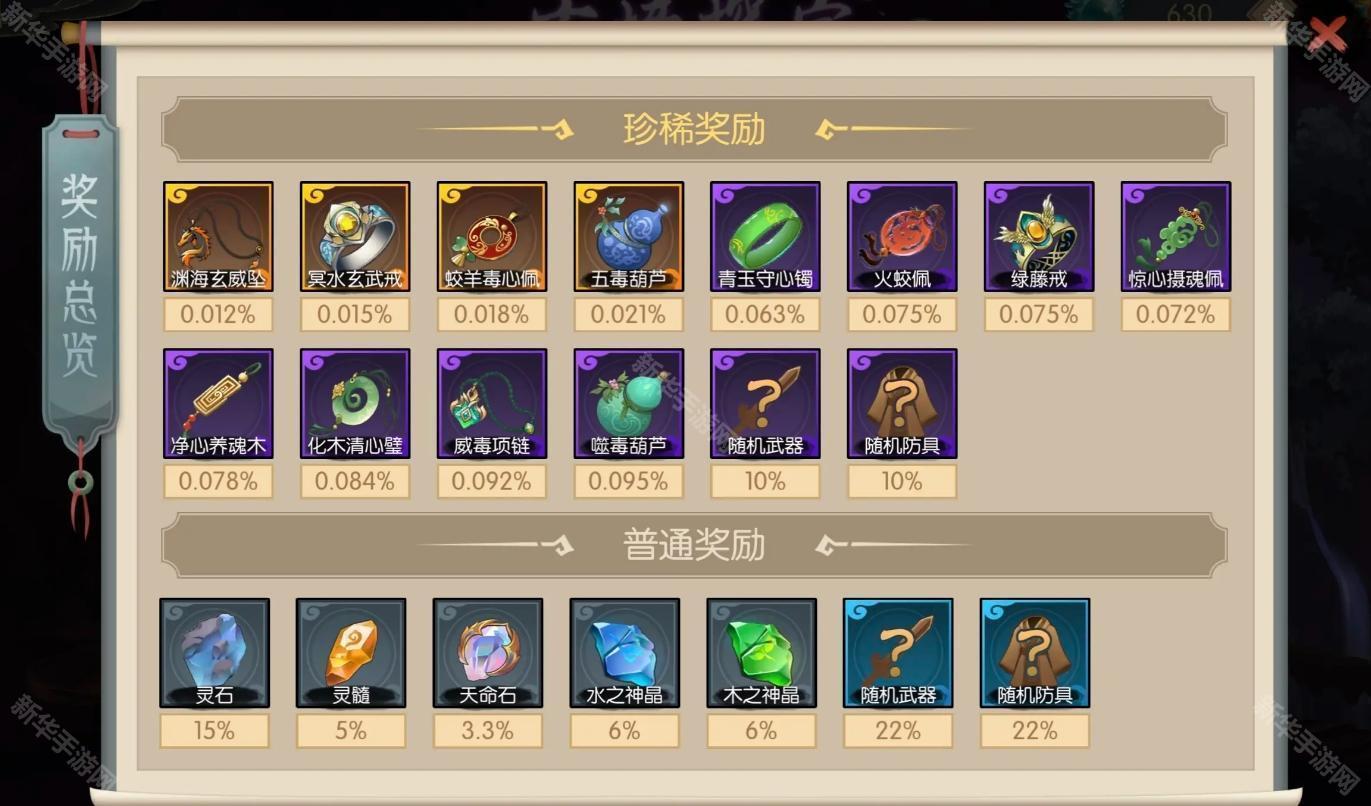View the 威毒项链 necklace reward
Image resolution: width=1371 pixels, height=806 pixels.
pos(492,403)
